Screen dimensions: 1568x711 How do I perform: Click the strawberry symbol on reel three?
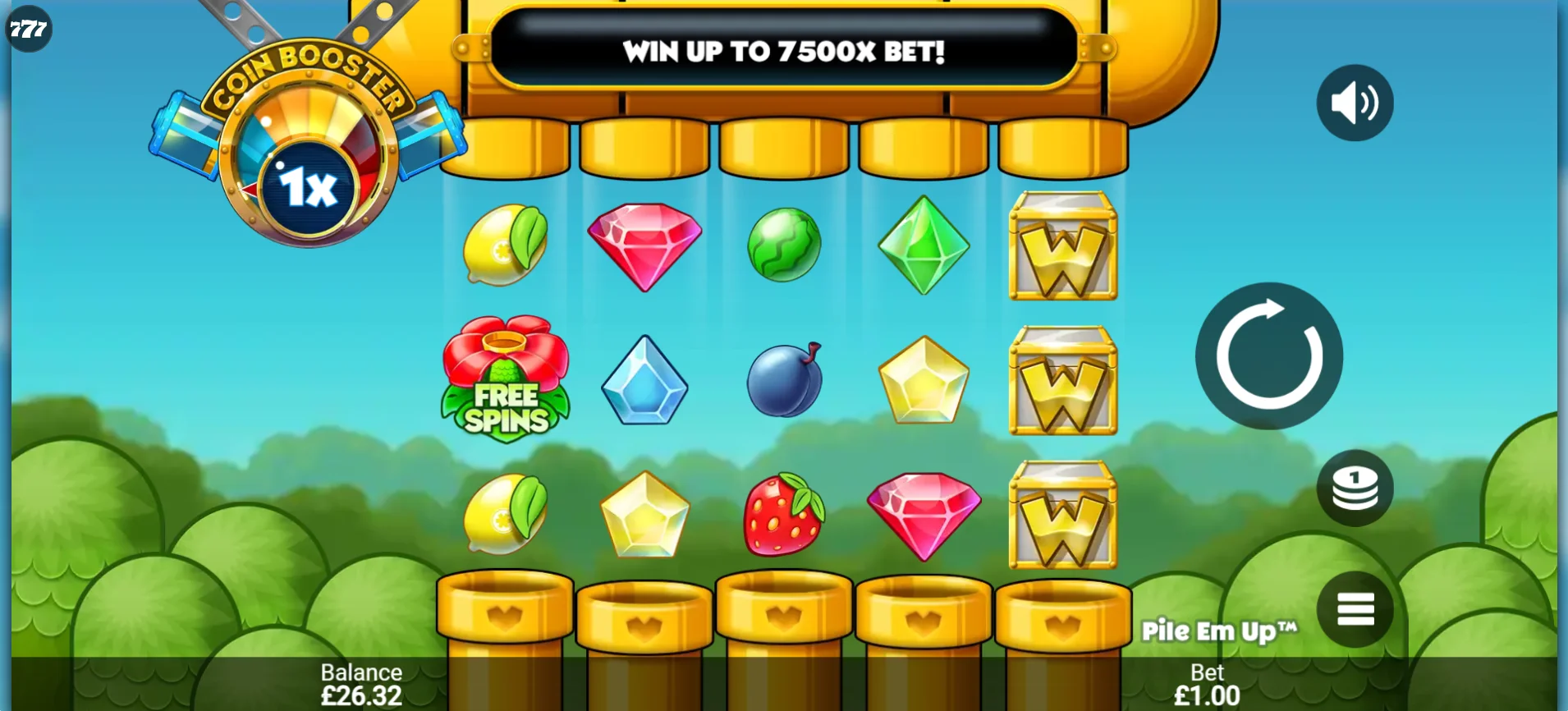(x=784, y=513)
